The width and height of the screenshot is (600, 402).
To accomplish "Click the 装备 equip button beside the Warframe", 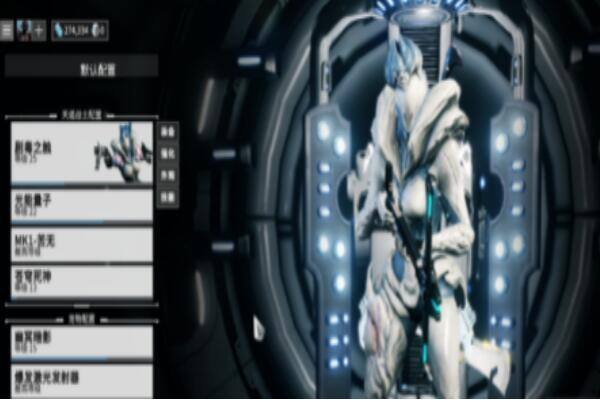I will [x=168, y=131].
